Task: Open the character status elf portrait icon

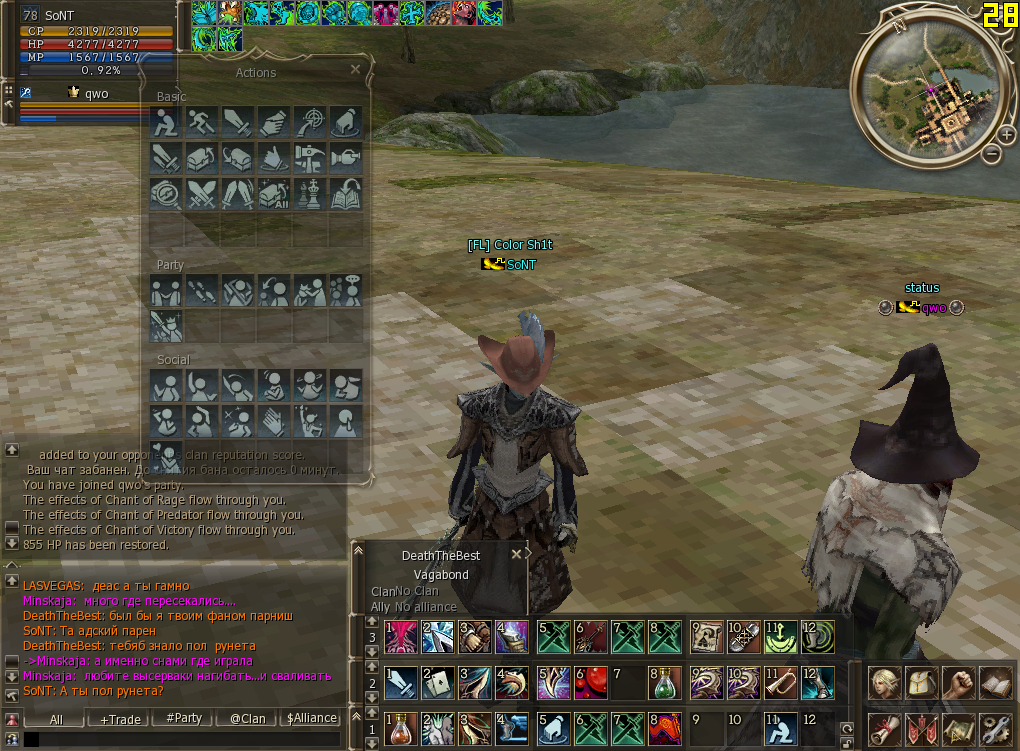Action: [883, 683]
